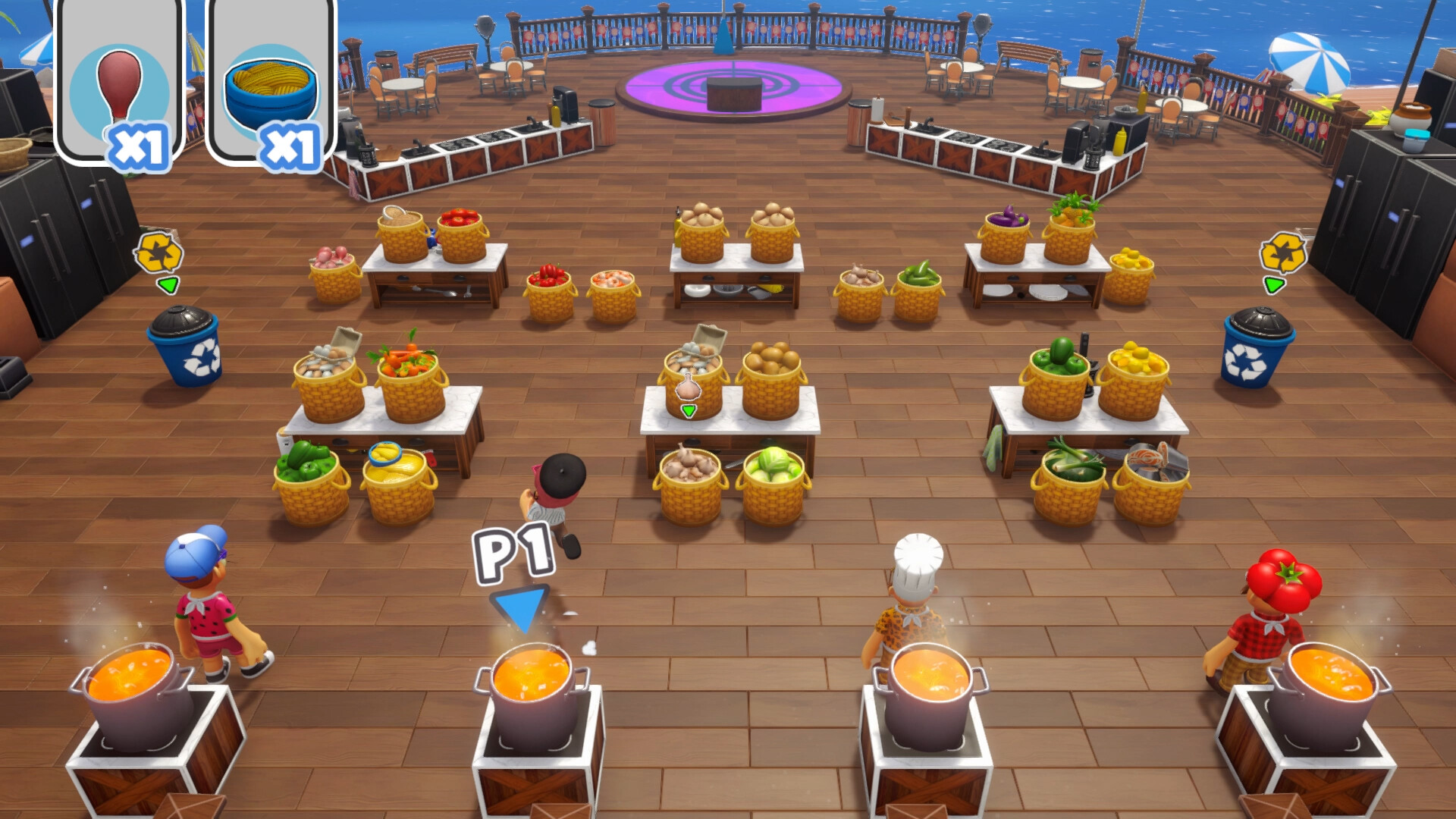Click the green arrow above the center table

point(688,410)
